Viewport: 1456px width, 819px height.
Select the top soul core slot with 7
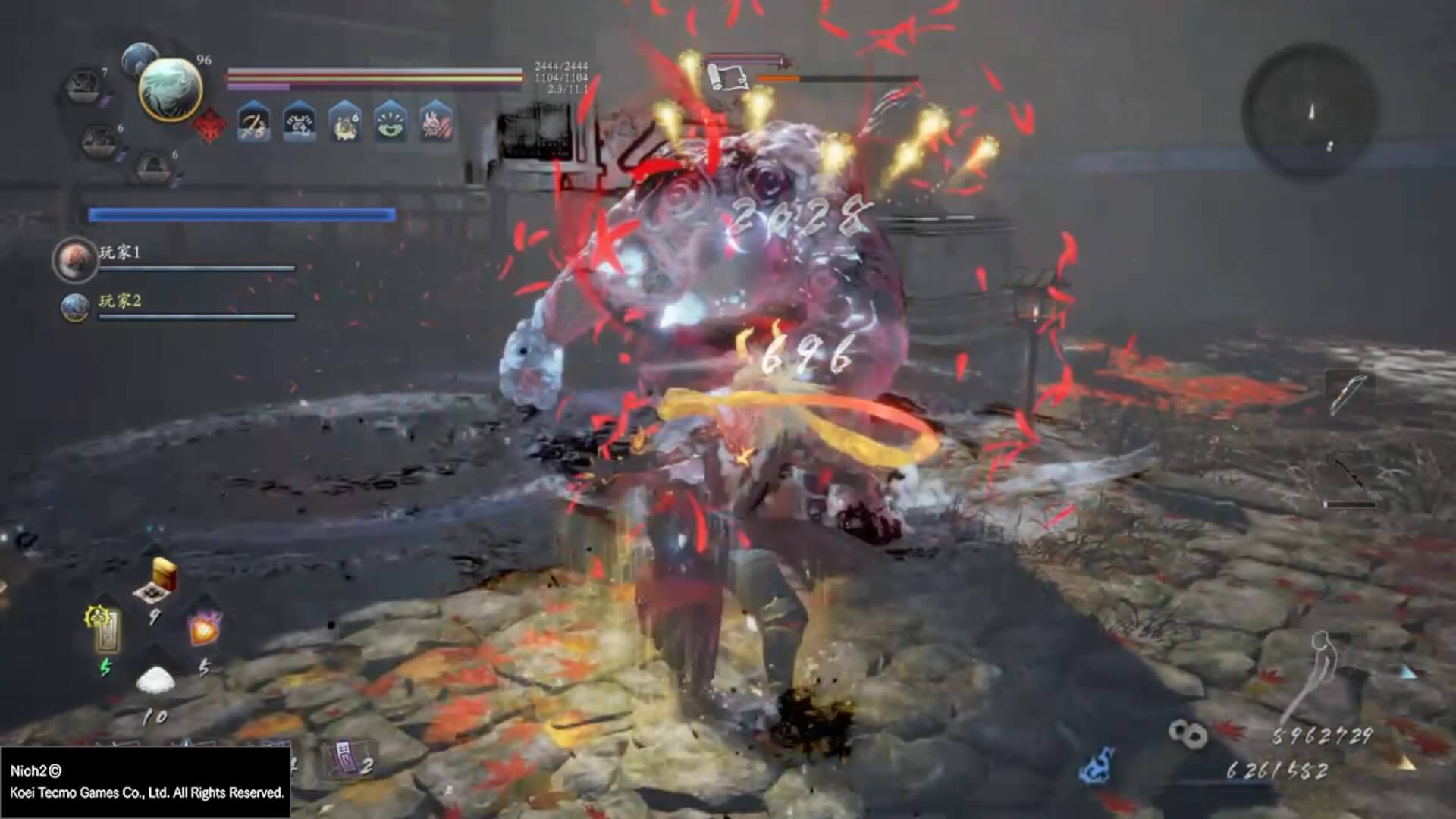83,86
